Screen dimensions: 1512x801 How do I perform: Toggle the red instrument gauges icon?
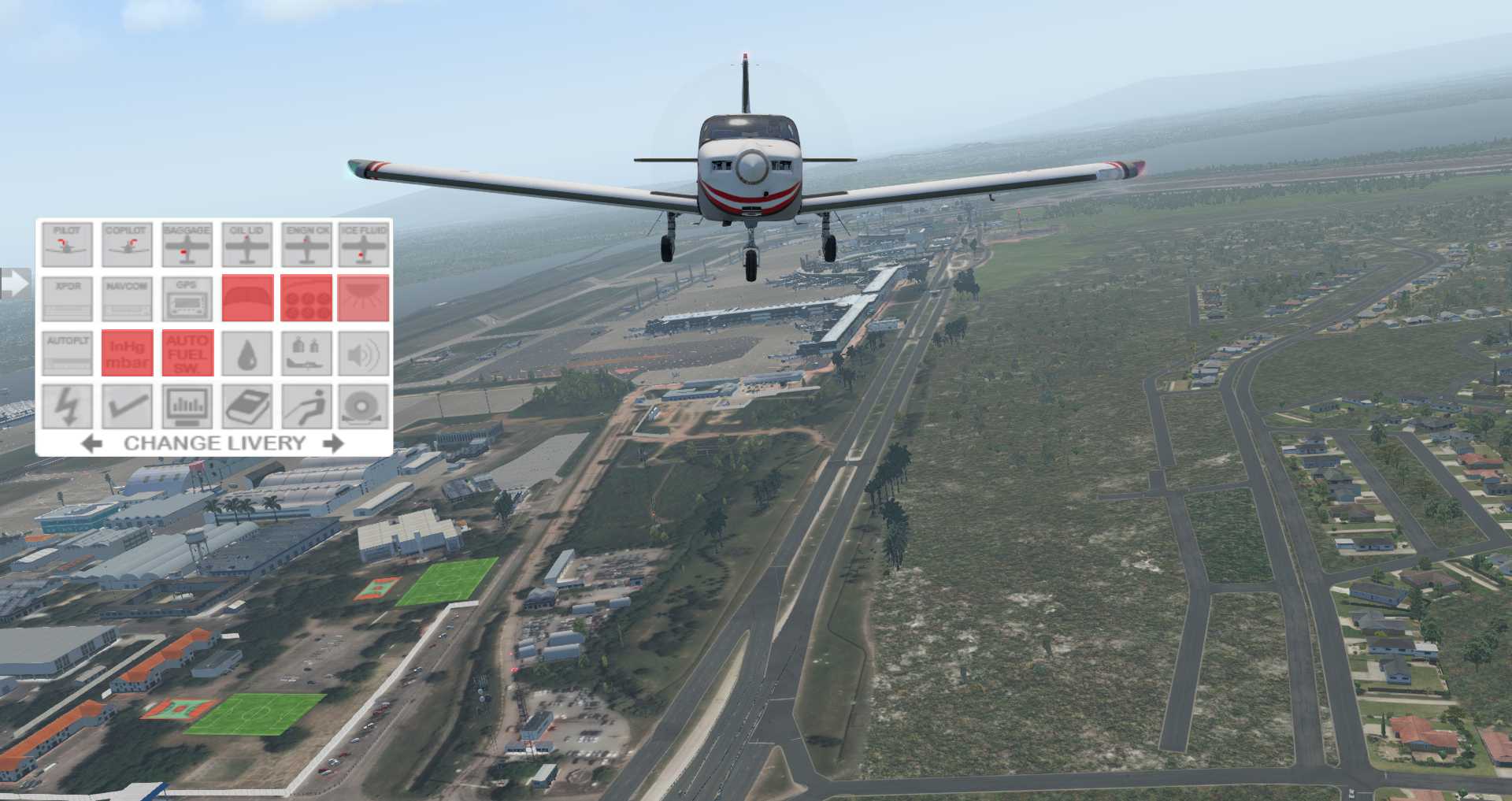tap(307, 299)
